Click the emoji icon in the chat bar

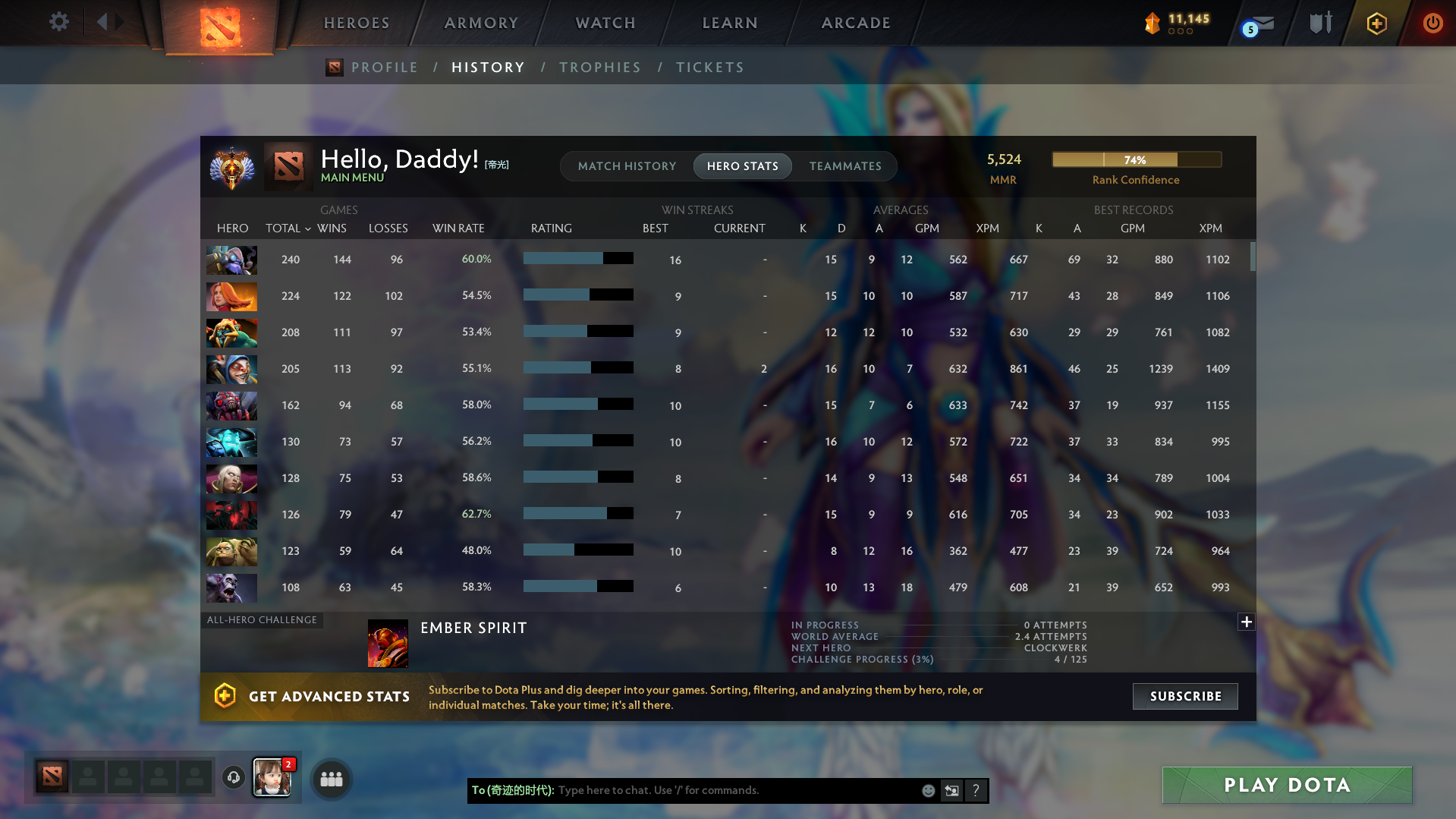pos(929,790)
